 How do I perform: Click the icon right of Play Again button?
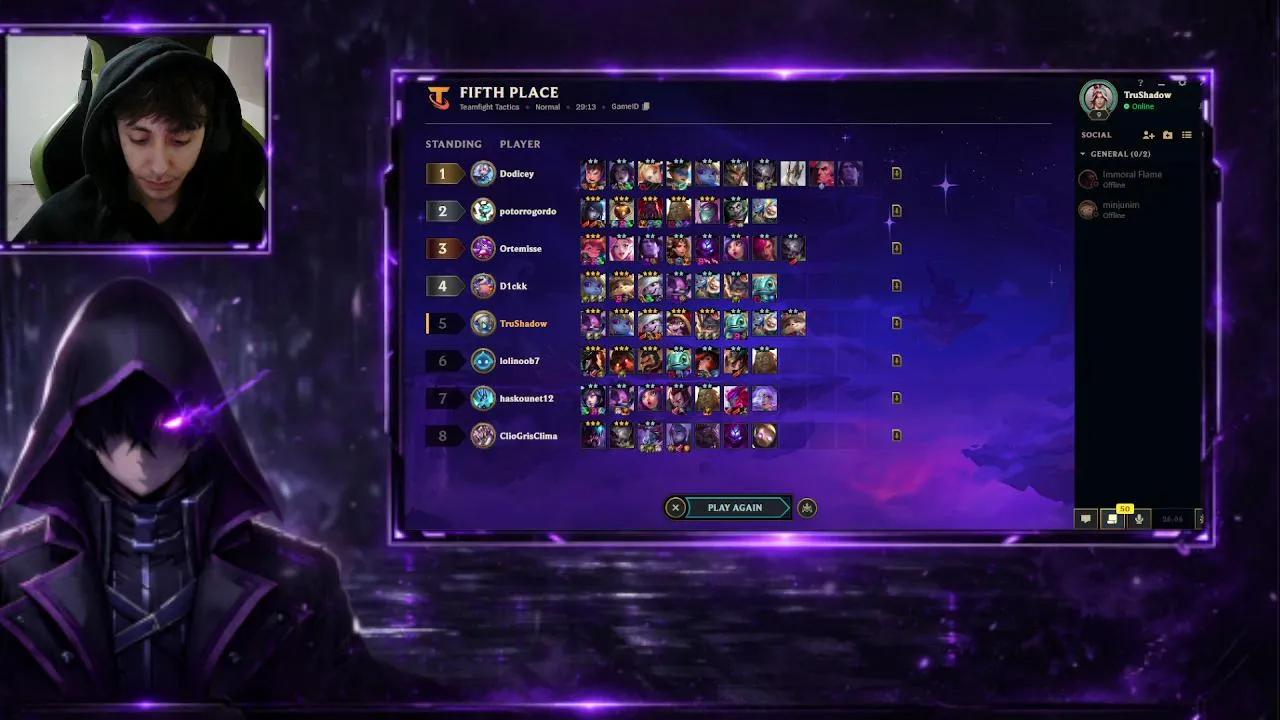point(807,507)
